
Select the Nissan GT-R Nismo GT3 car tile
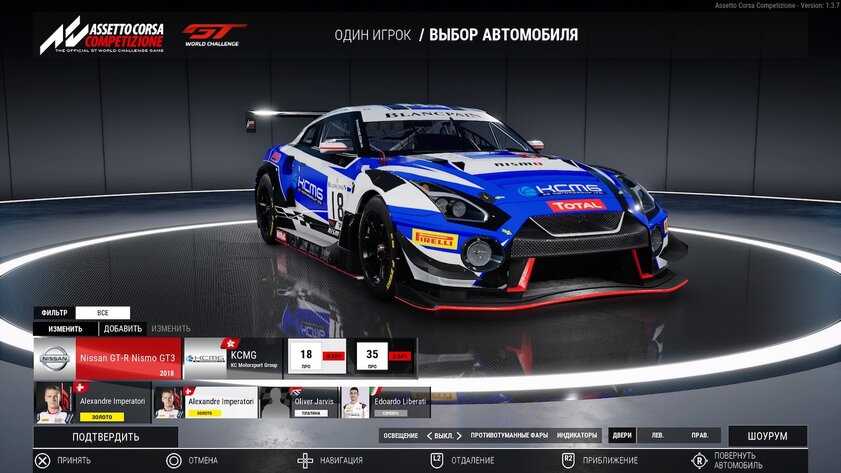(x=108, y=357)
